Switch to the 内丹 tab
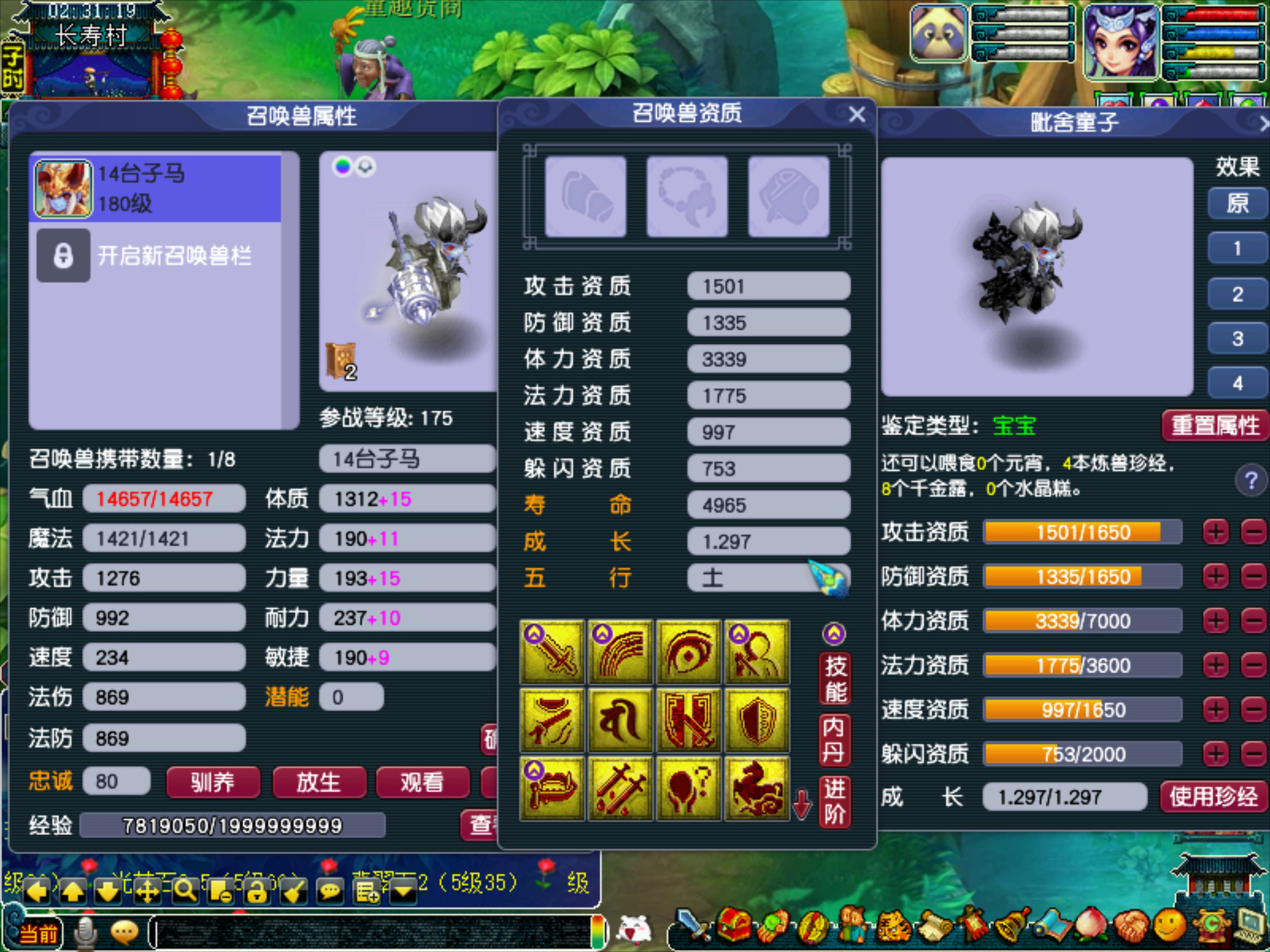The width and height of the screenshot is (1270, 952). [x=833, y=742]
